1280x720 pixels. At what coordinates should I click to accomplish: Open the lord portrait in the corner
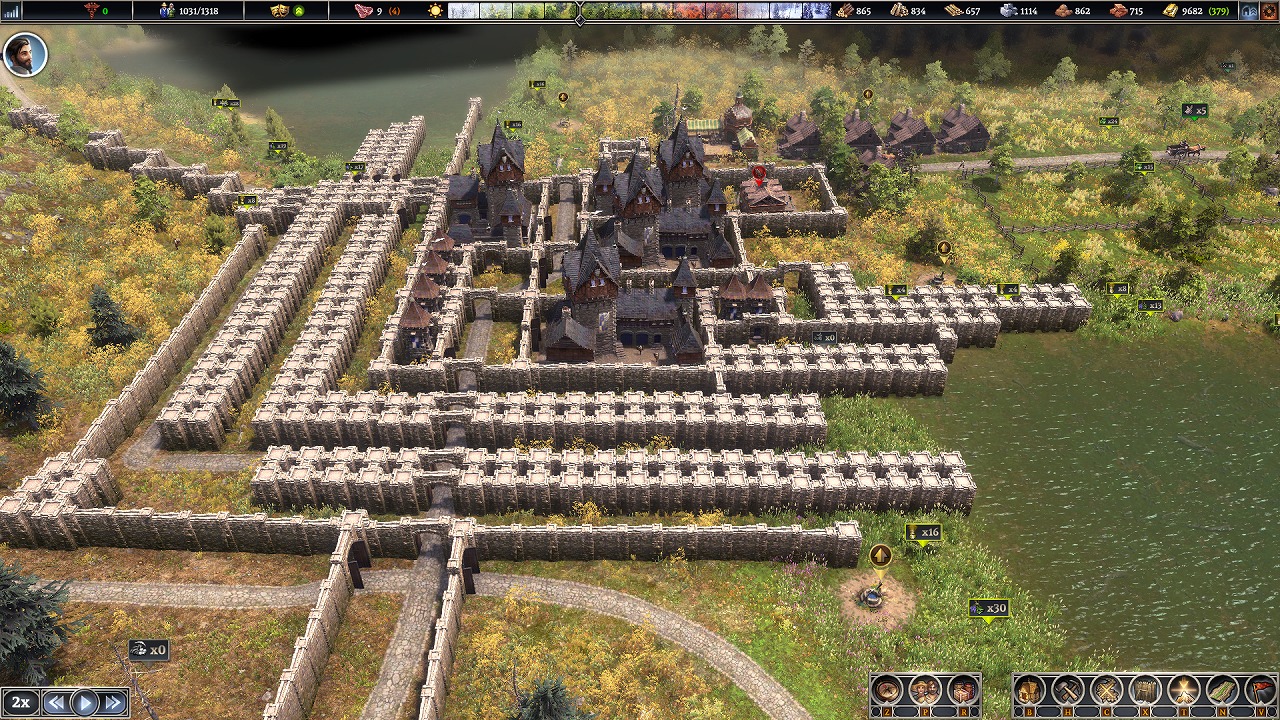click(25, 55)
